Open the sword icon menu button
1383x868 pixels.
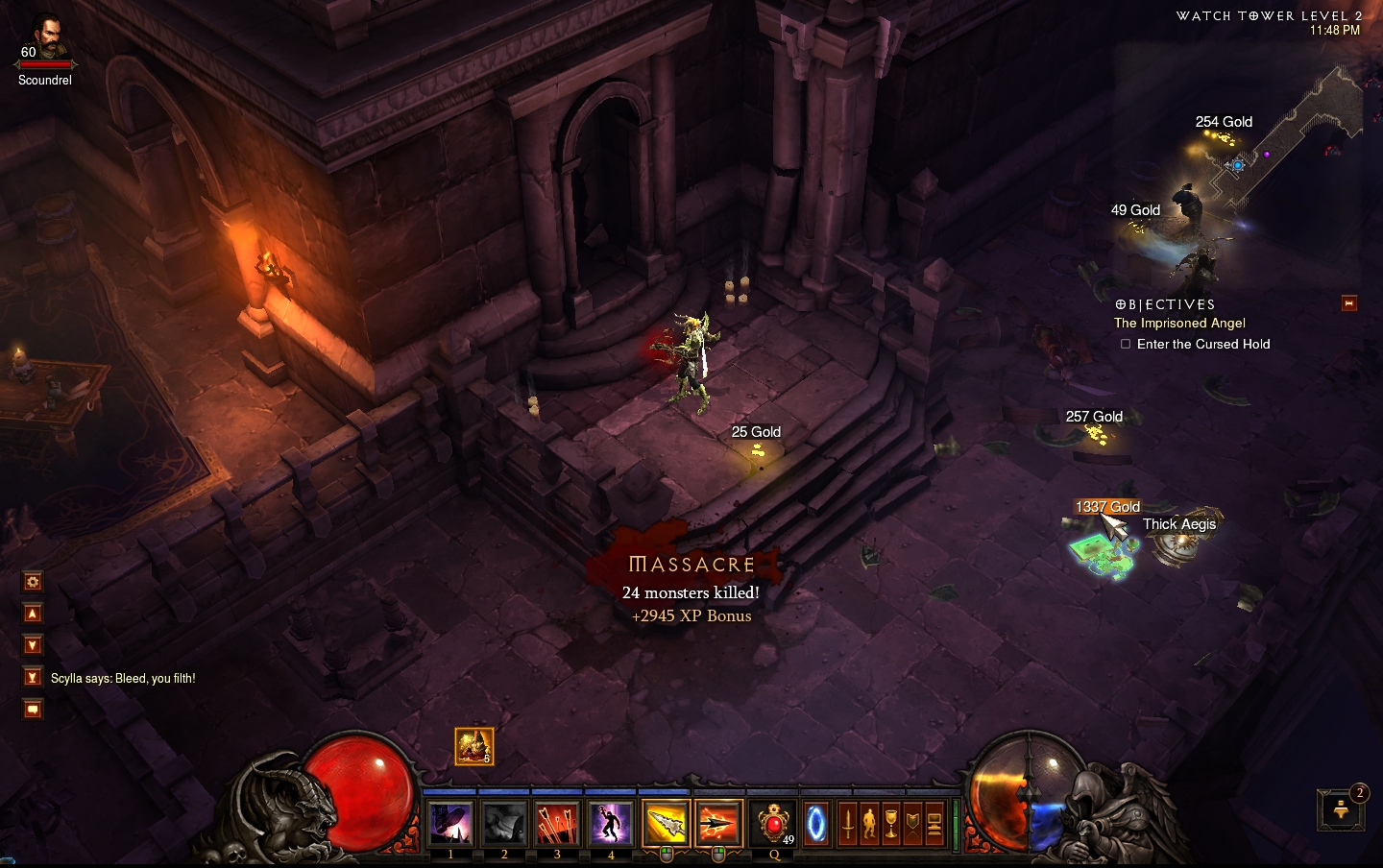(x=848, y=824)
